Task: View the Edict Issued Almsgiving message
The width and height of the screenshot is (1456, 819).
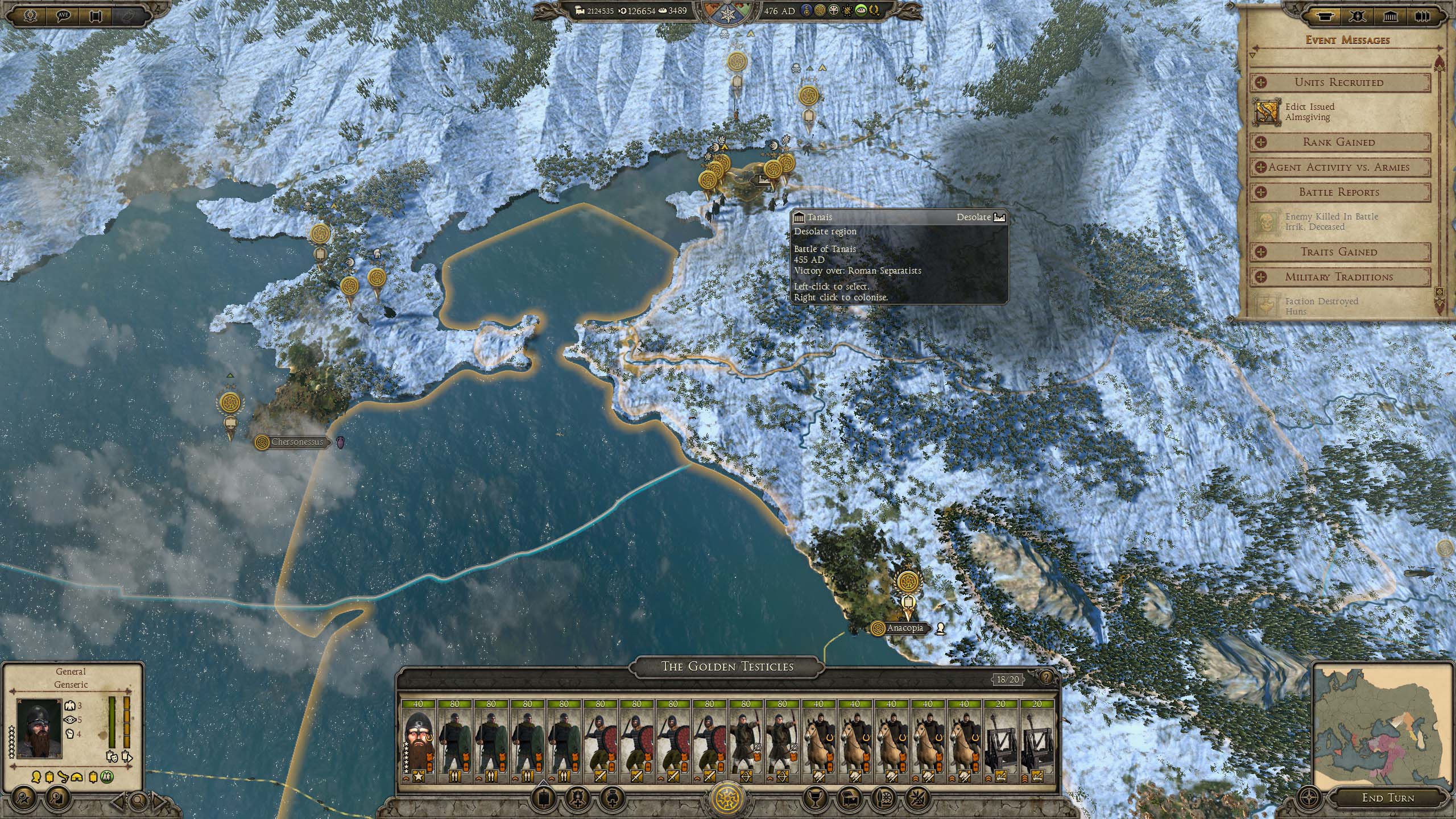Action: pos(1309,112)
